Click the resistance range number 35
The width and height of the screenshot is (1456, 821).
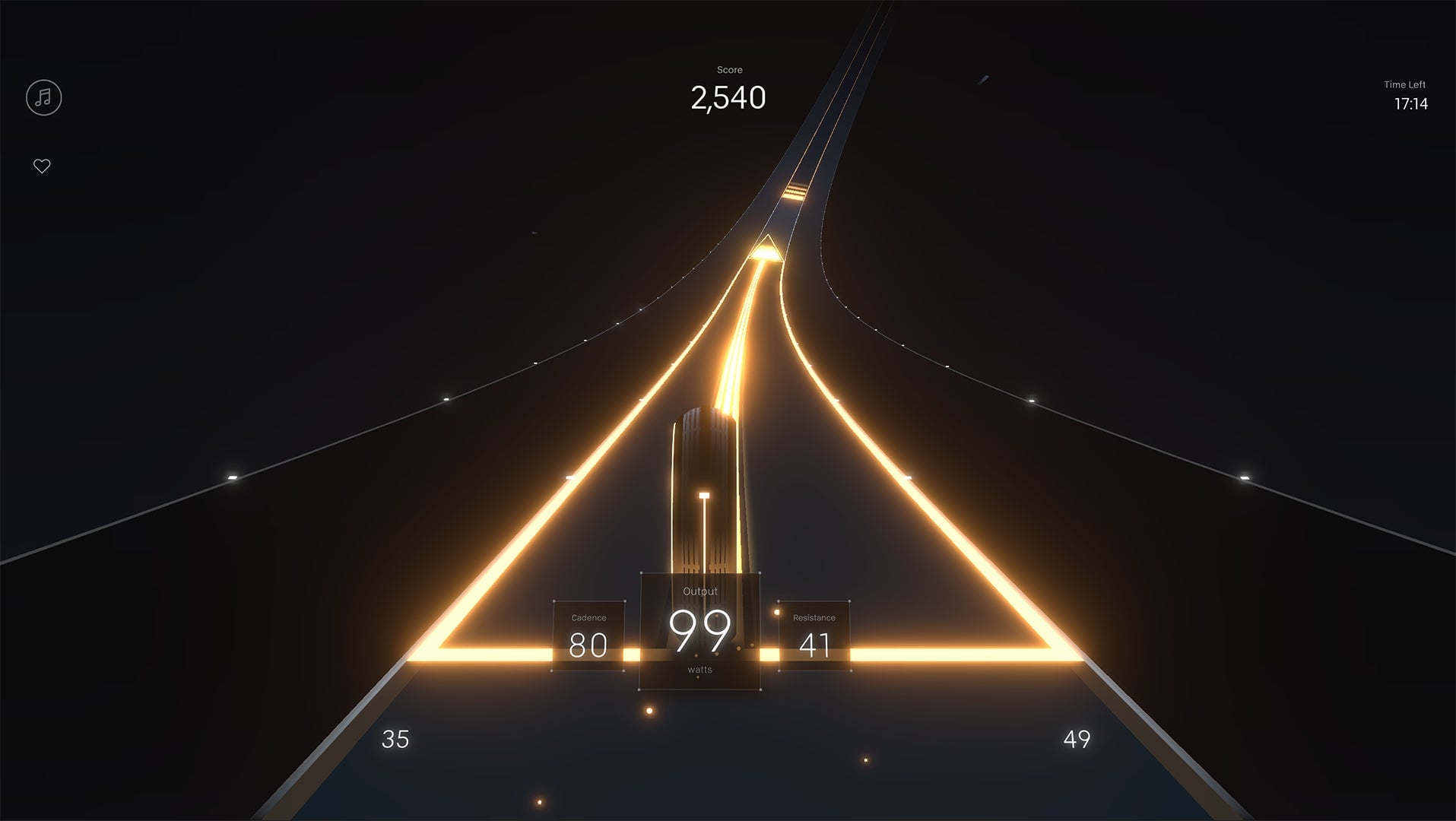click(395, 738)
